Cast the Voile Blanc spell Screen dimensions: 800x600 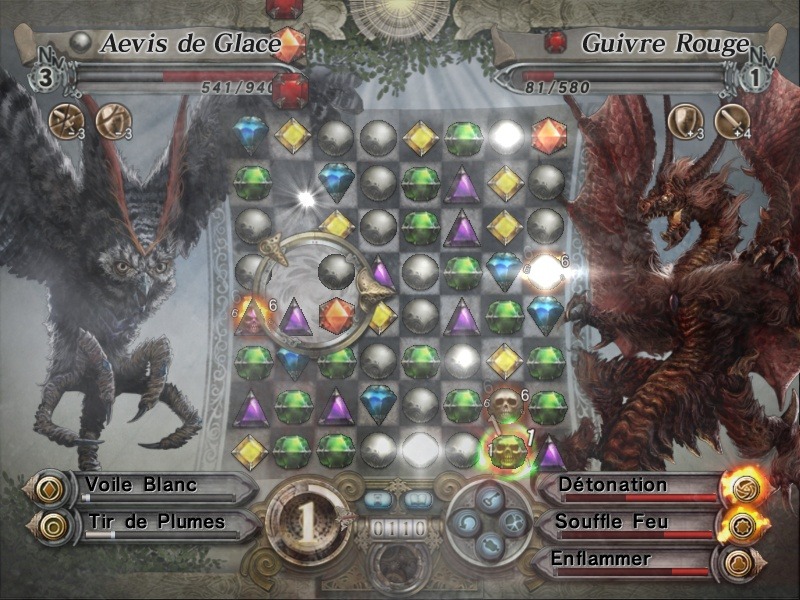(140, 486)
